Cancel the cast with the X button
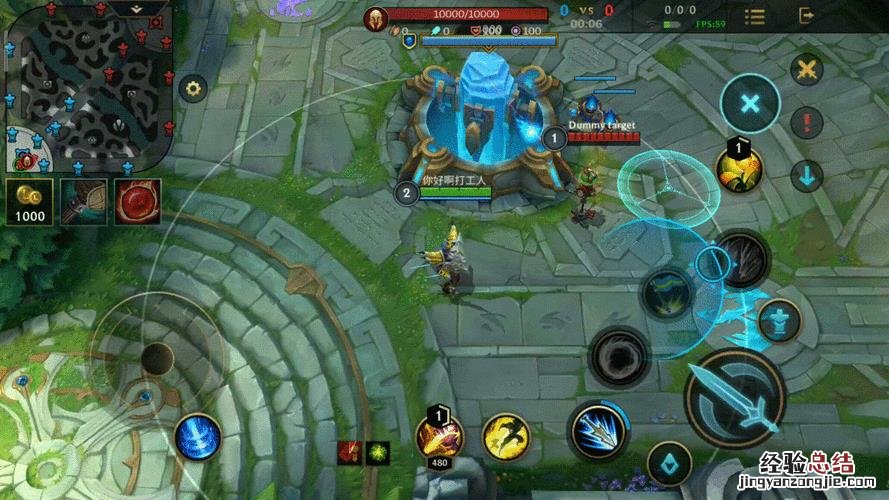Viewport: 889px width, 500px height. click(750, 104)
